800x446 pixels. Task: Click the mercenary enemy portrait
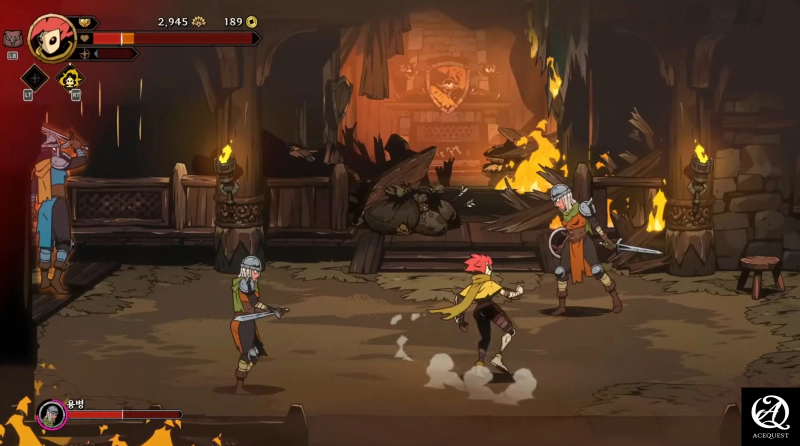pyautogui.click(x=51, y=414)
